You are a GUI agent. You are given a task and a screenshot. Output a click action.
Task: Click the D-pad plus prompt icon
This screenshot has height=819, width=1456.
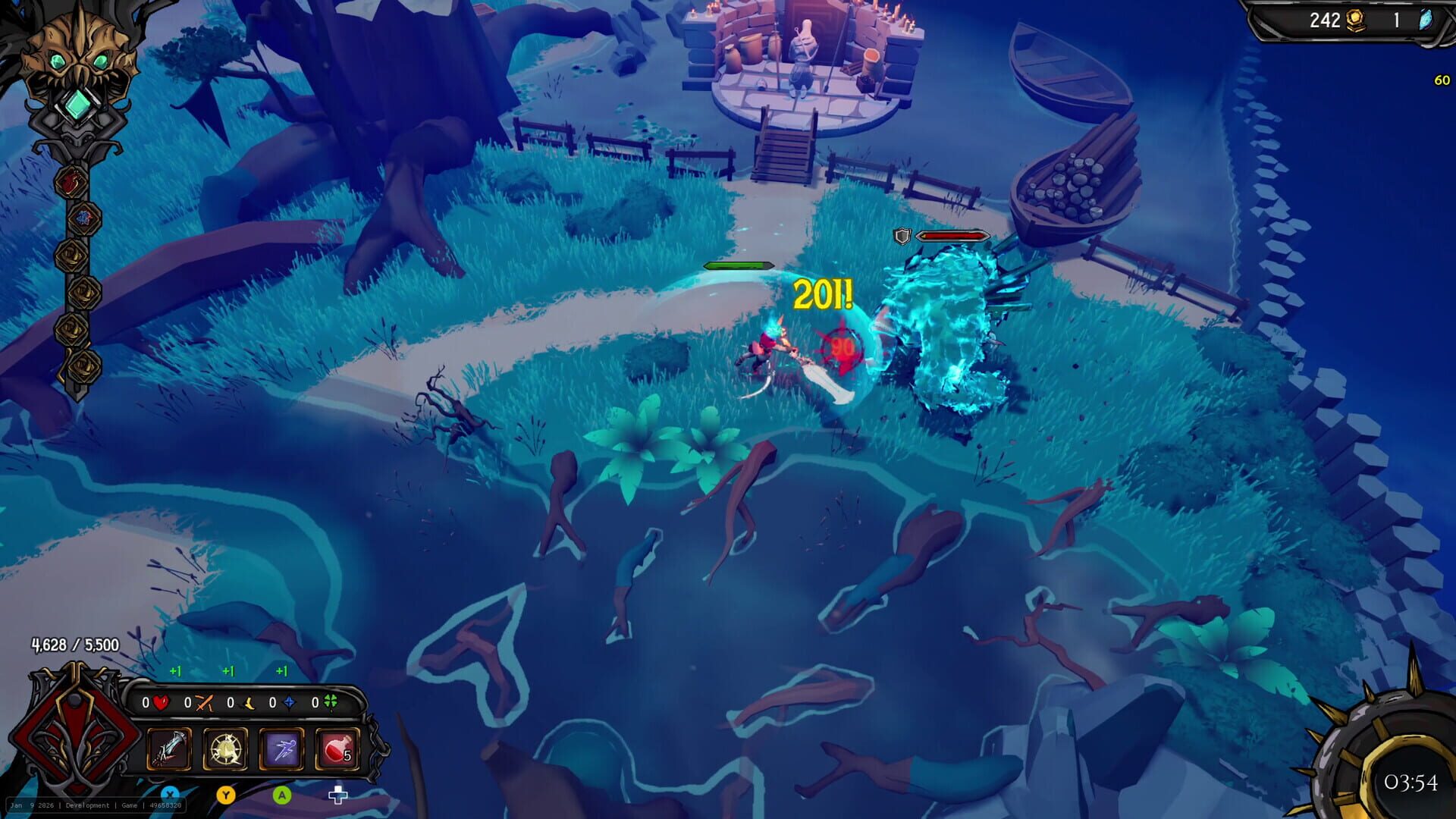(x=337, y=795)
